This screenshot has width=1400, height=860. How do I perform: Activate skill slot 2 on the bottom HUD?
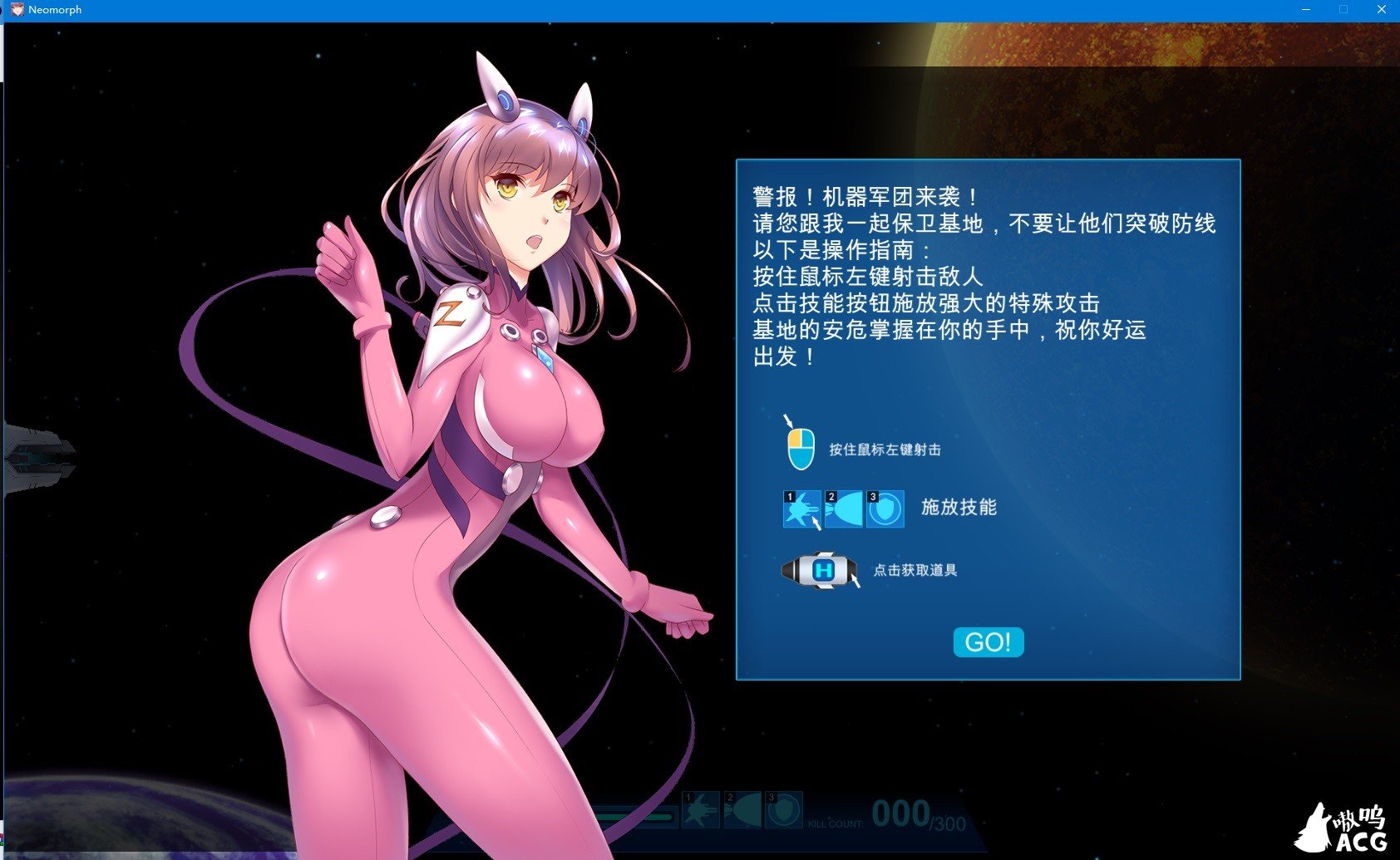742,811
